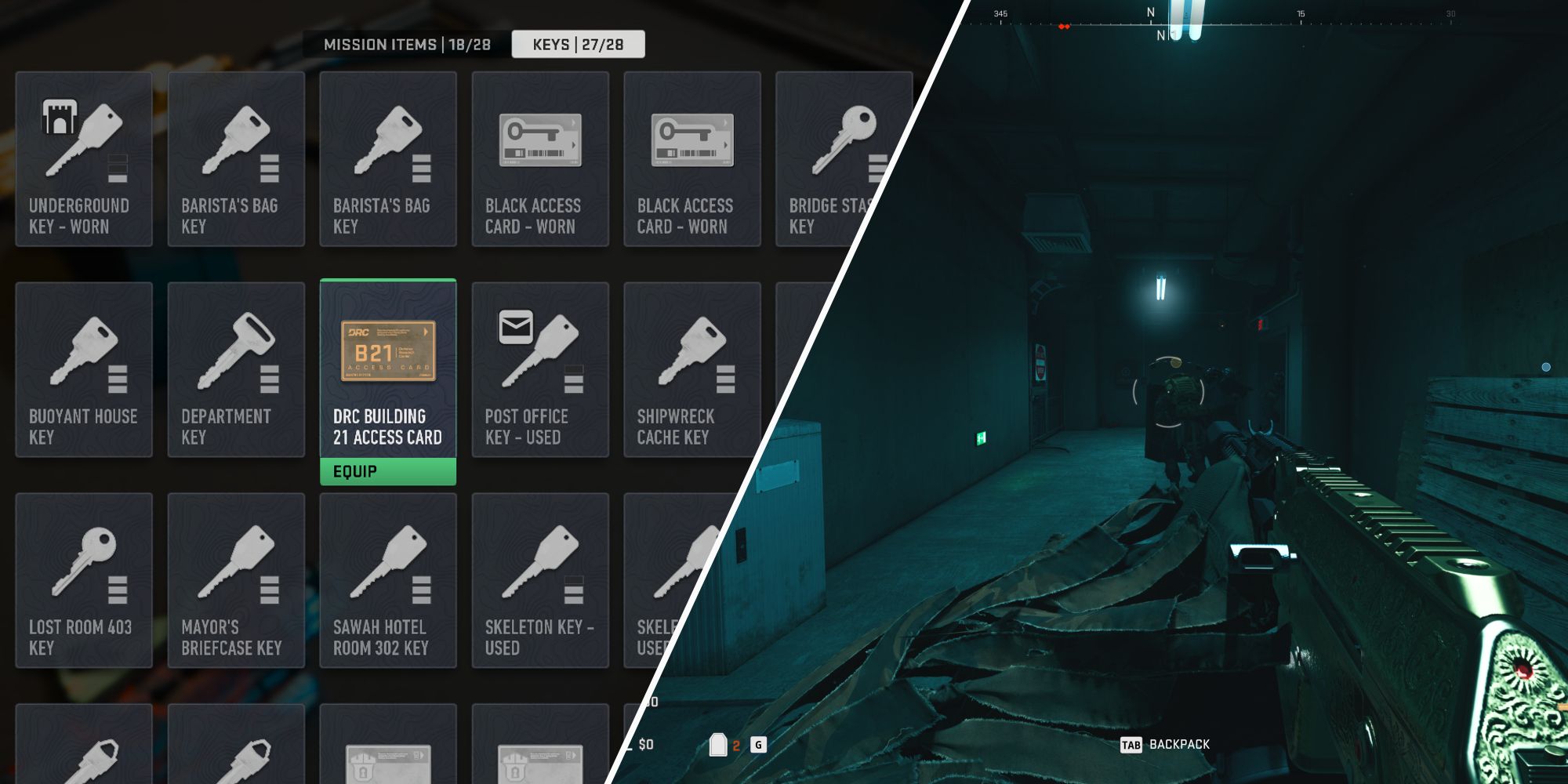1568x784 pixels.
Task: Select the Department Key
Action: [x=235, y=368]
